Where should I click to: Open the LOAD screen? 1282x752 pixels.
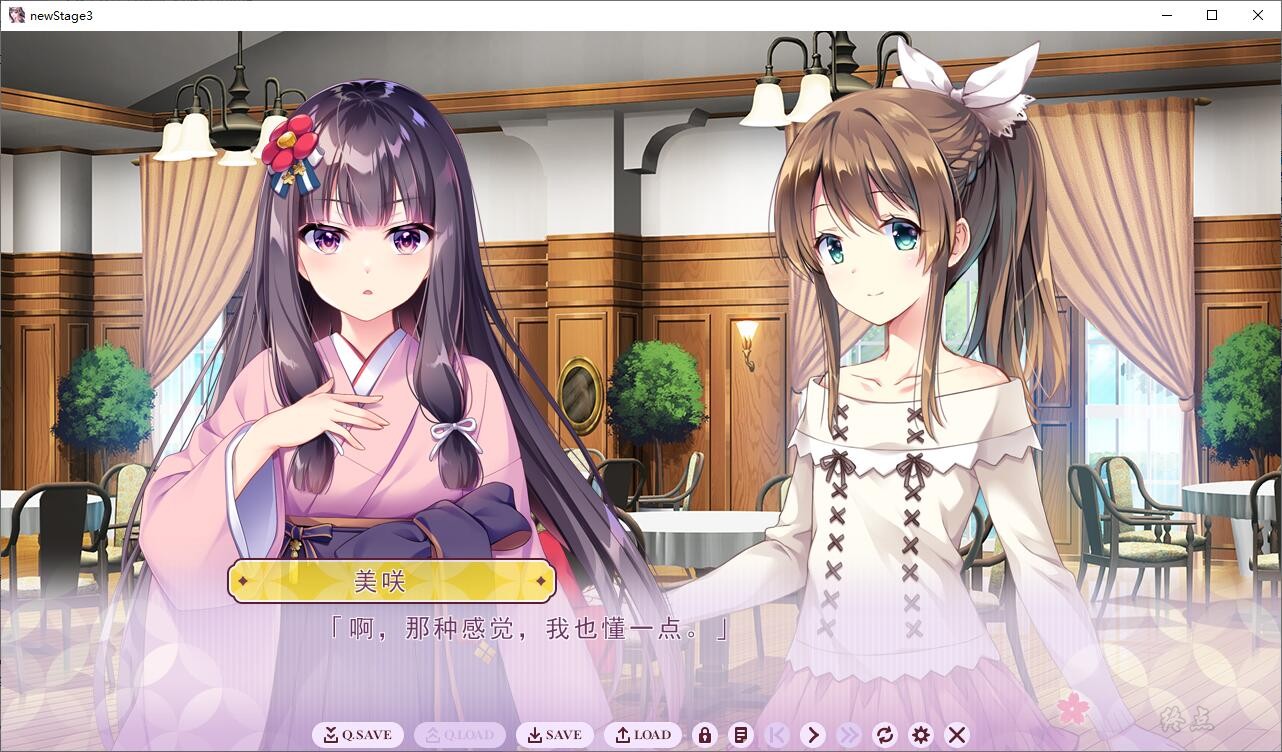pos(643,734)
